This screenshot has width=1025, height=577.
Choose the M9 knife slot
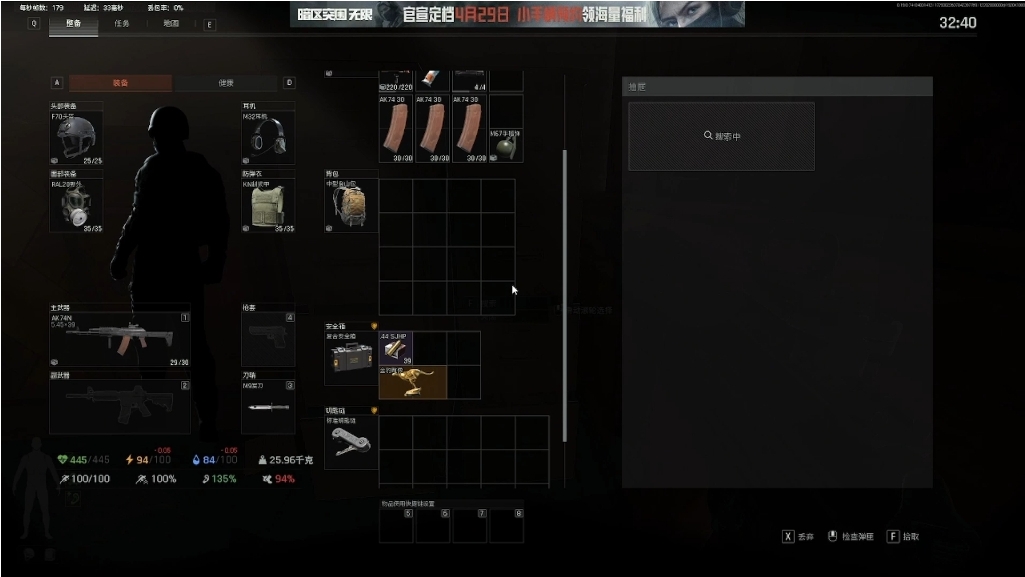(x=268, y=407)
